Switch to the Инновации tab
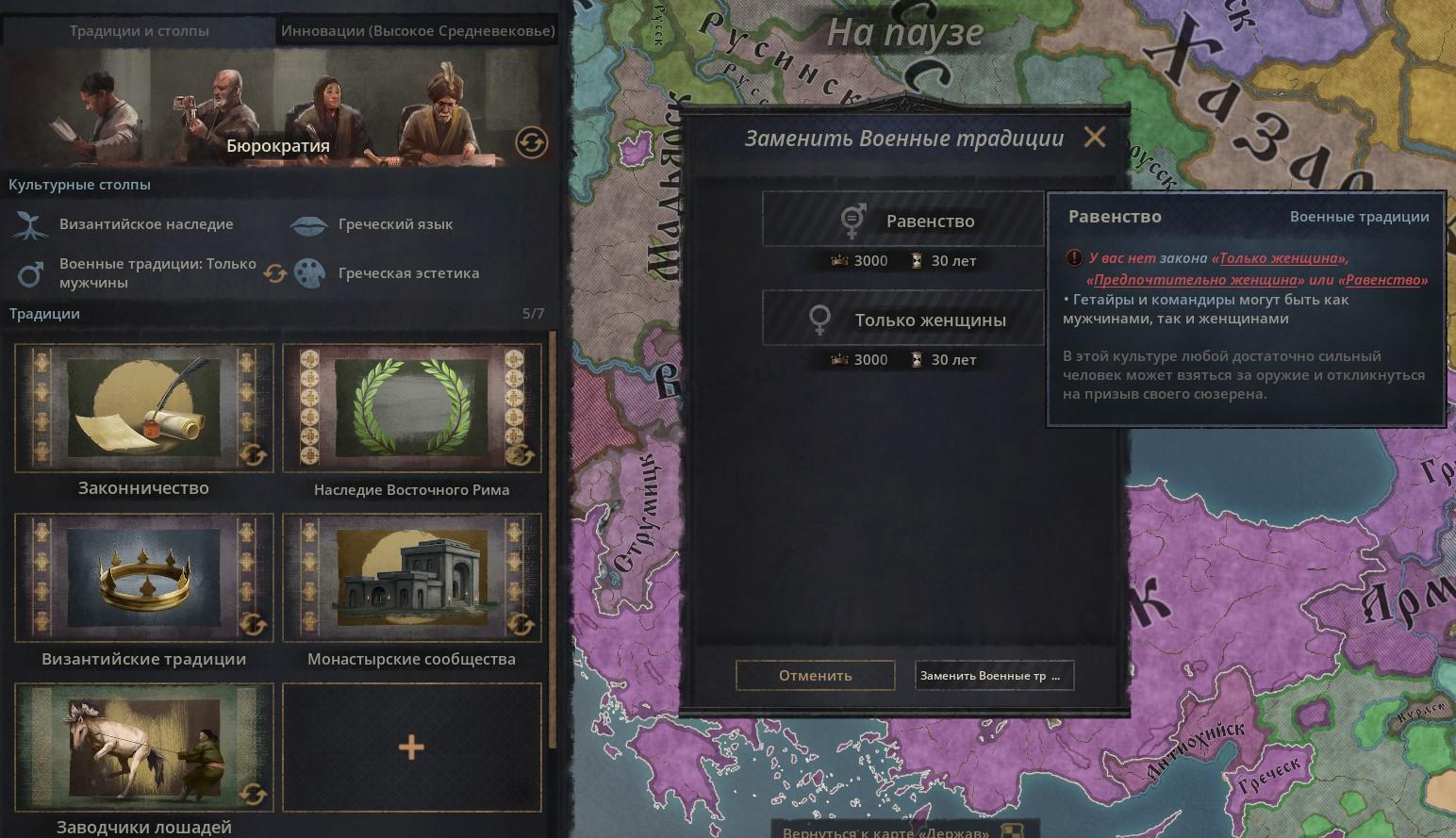This screenshot has width=1456, height=838. click(x=418, y=30)
